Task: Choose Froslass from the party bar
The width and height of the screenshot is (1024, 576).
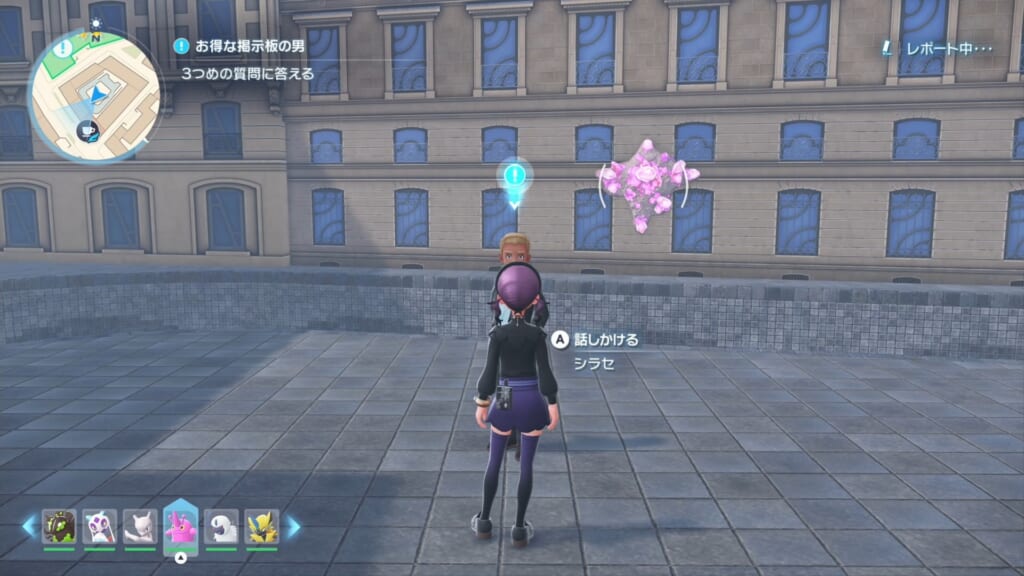Action: (99, 527)
